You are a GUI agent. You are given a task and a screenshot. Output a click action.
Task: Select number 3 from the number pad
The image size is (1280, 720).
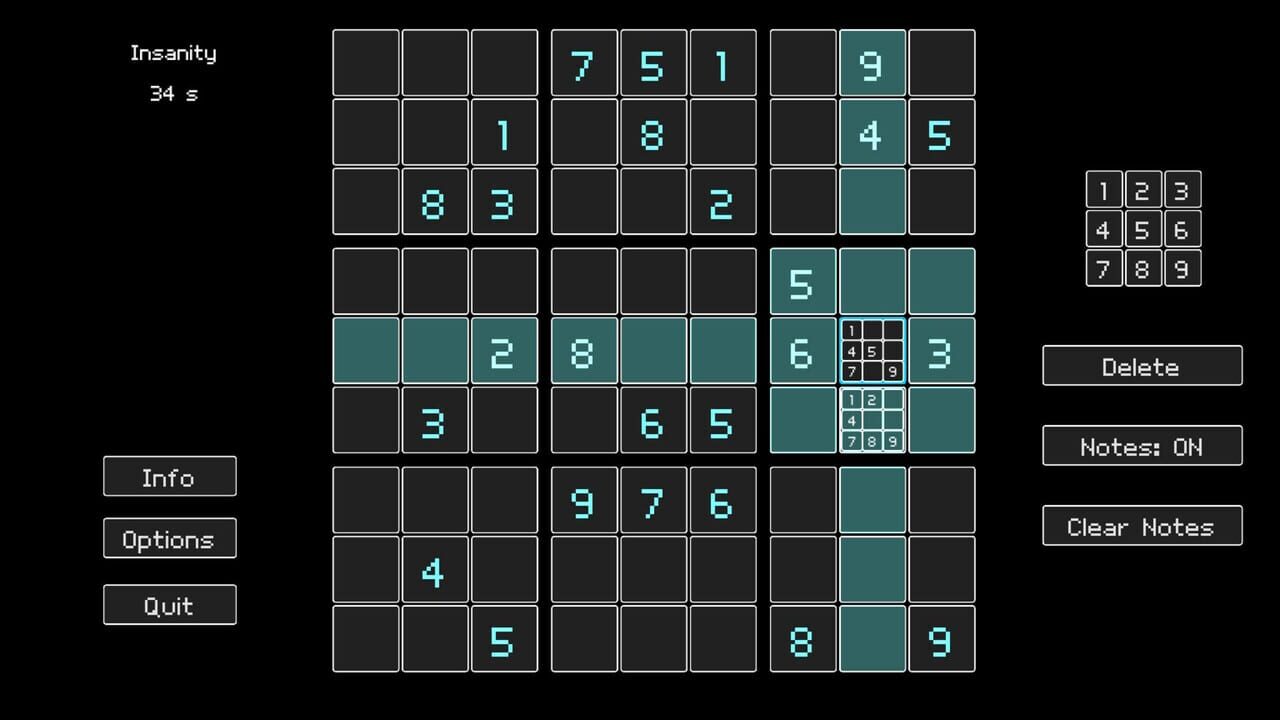(1182, 190)
